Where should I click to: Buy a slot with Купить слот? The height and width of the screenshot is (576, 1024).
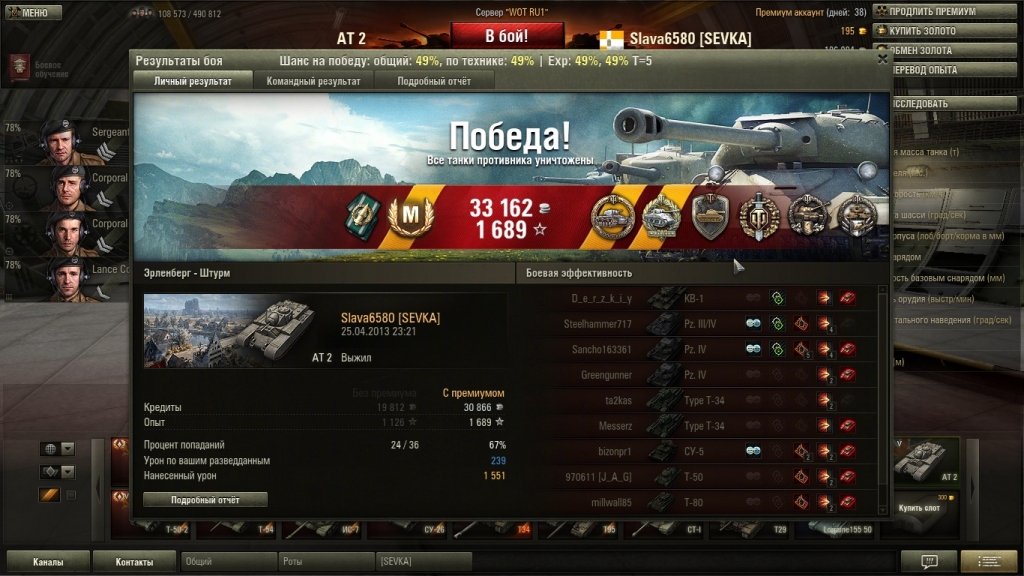pos(918,508)
